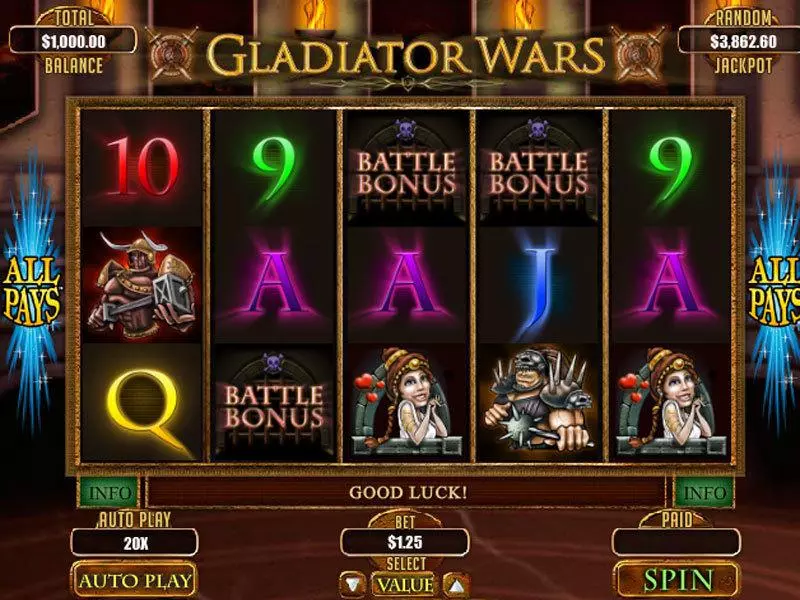Start auto play with the AUTO PLAY button
Image resolution: width=800 pixels, height=600 pixels.
point(135,580)
